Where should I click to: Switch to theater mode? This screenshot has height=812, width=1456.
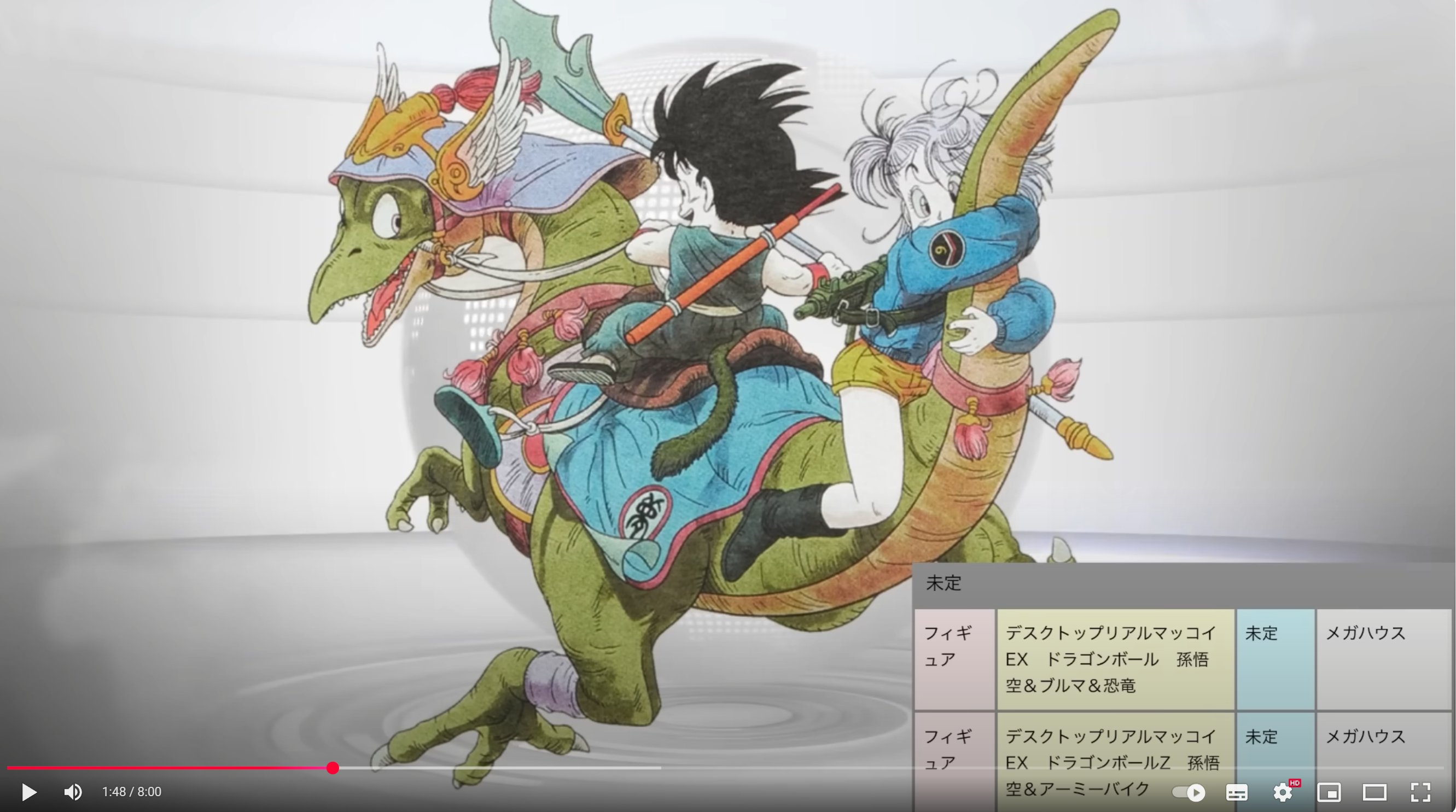tap(1375, 793)
